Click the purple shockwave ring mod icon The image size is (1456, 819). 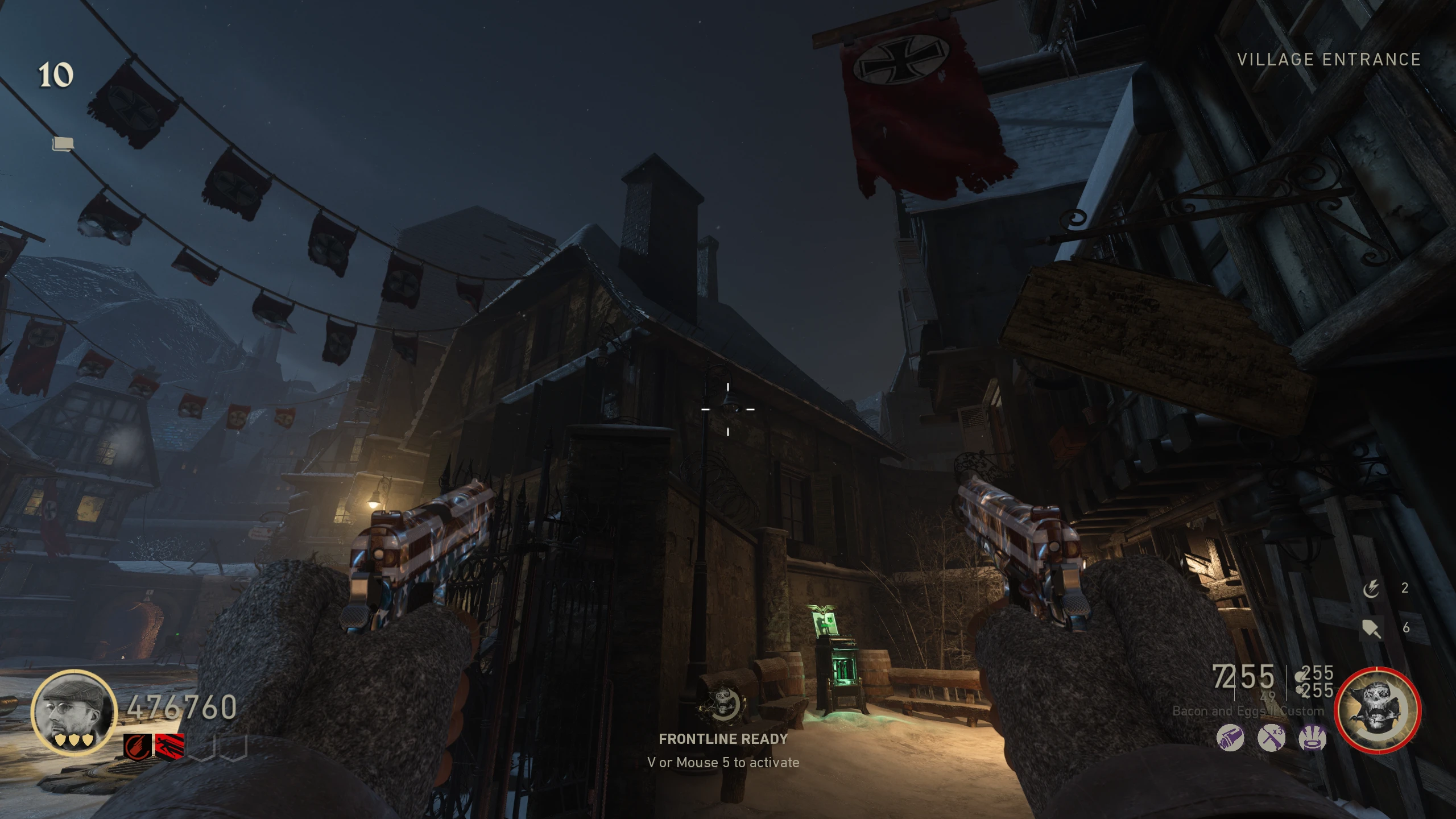[x=1313, y=739]
